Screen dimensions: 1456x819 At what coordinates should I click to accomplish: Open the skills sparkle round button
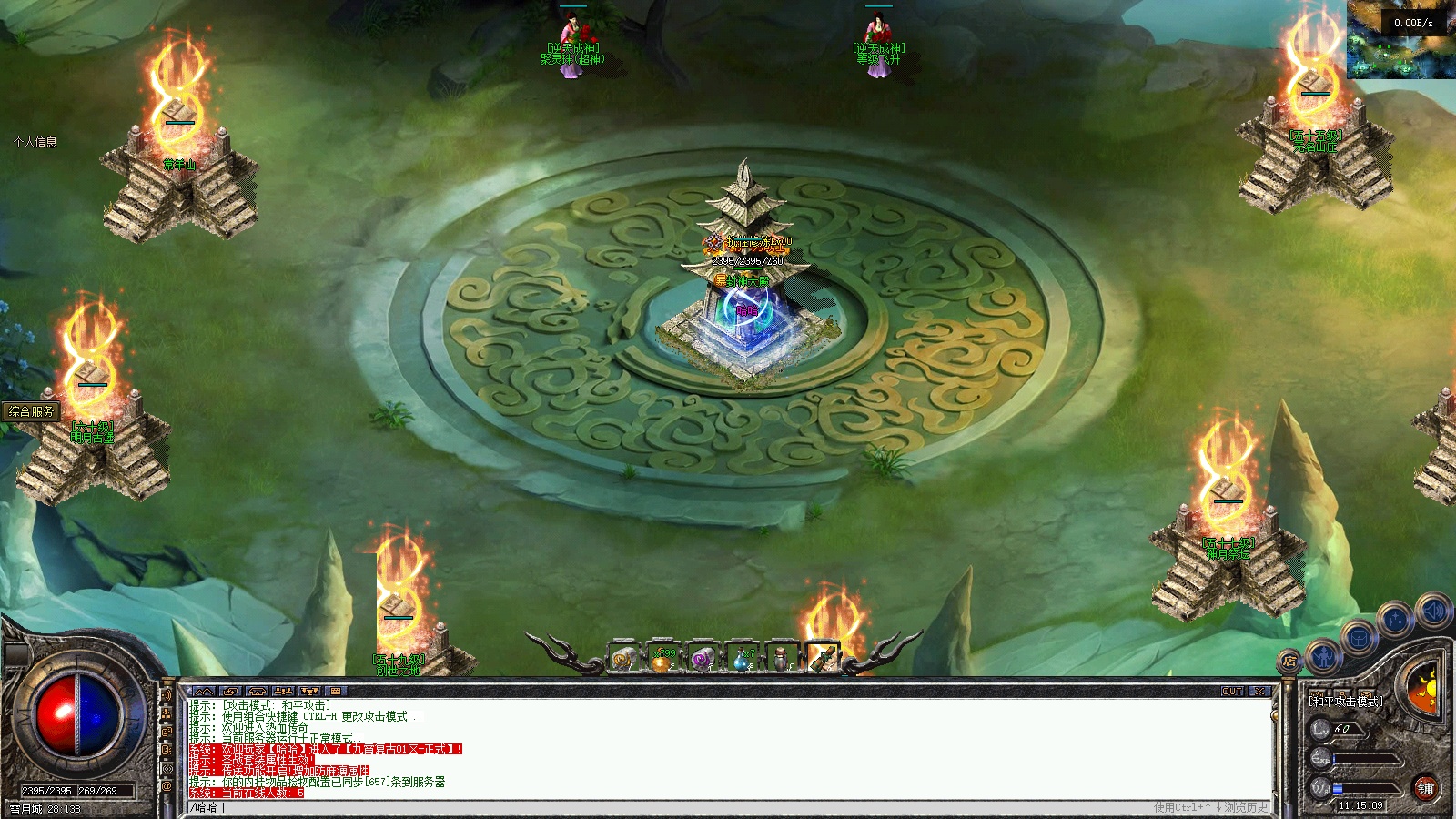(1395, 621)
